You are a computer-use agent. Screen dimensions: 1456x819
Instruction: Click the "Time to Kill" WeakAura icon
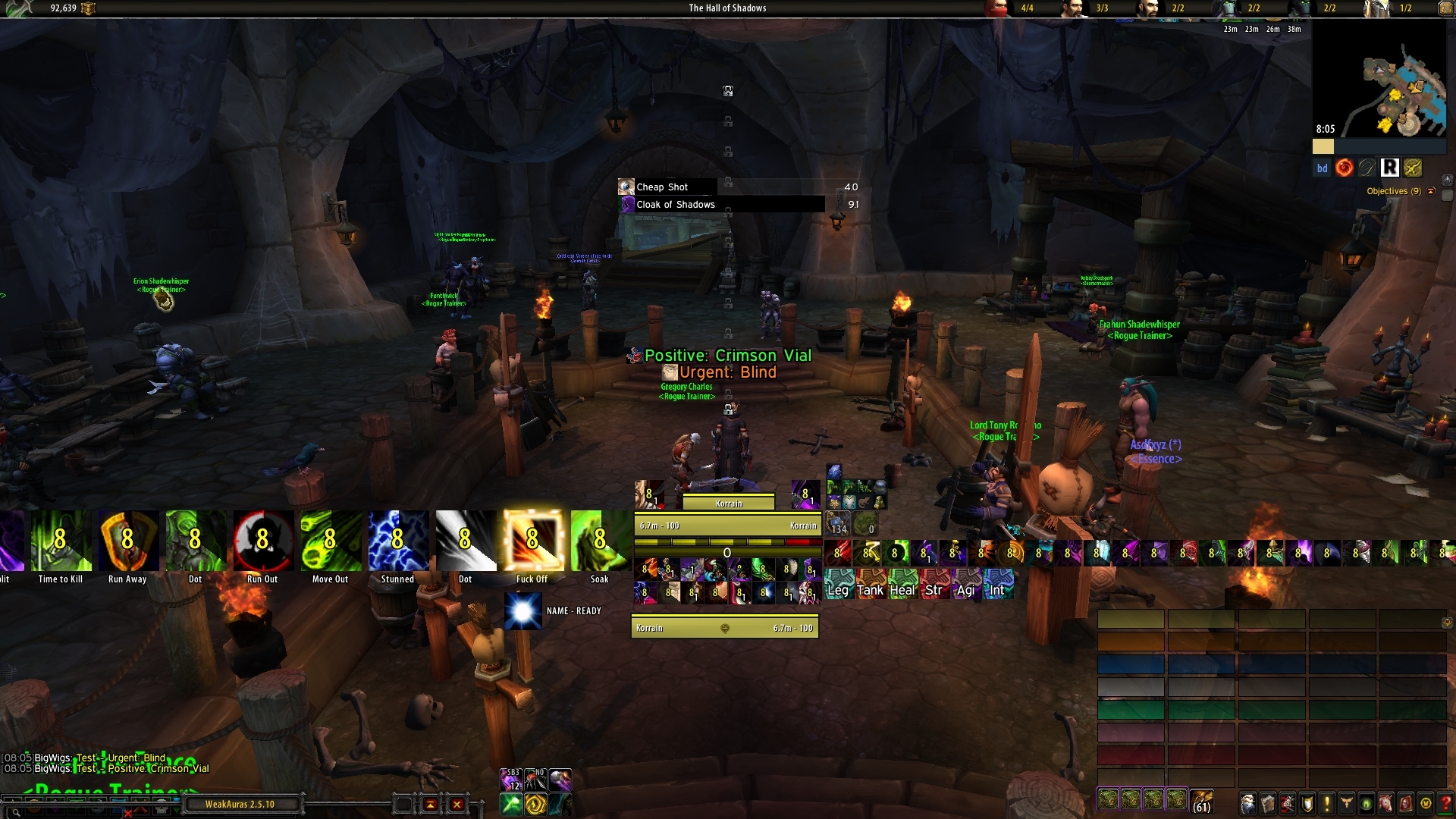pyautogui.click(x=61, y=540)
